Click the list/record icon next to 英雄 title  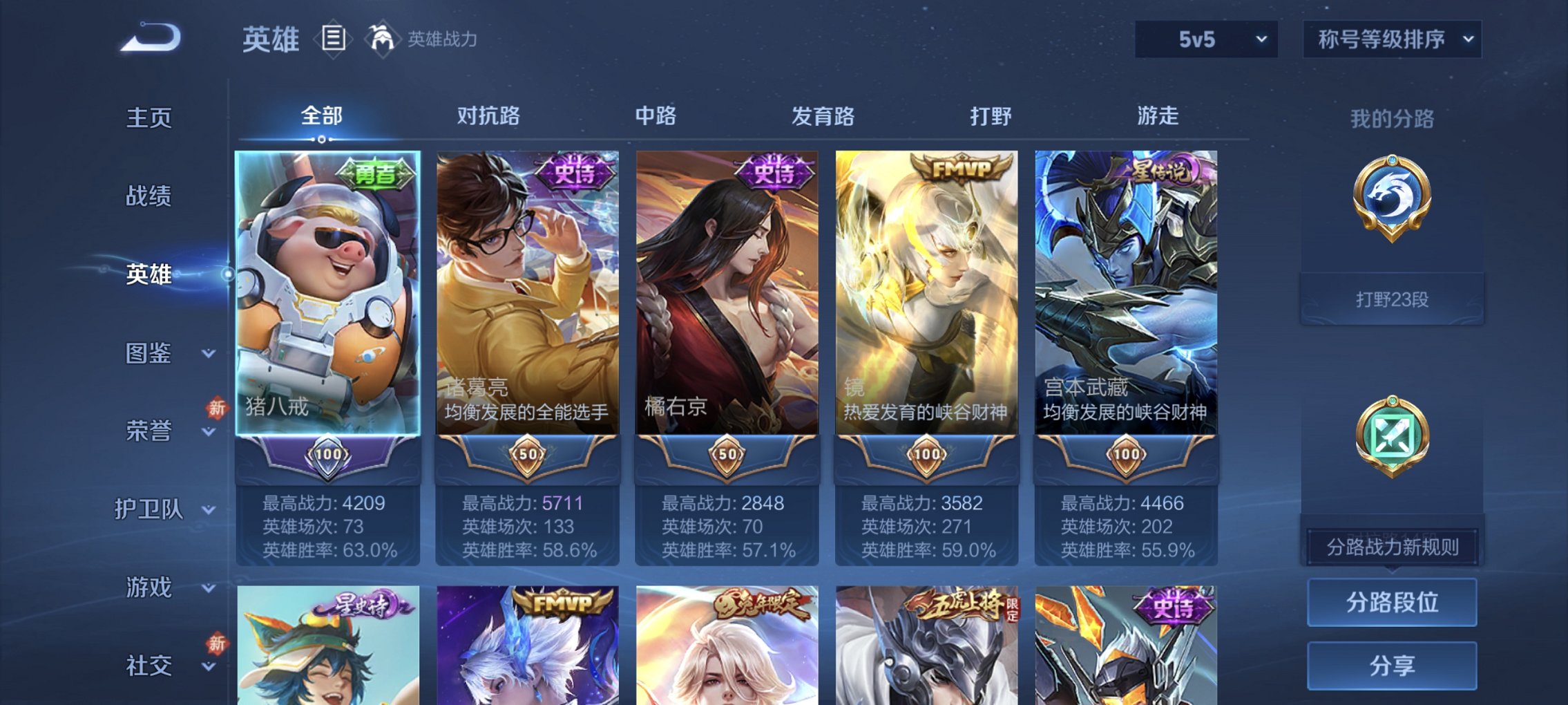[x=333, y=39]
